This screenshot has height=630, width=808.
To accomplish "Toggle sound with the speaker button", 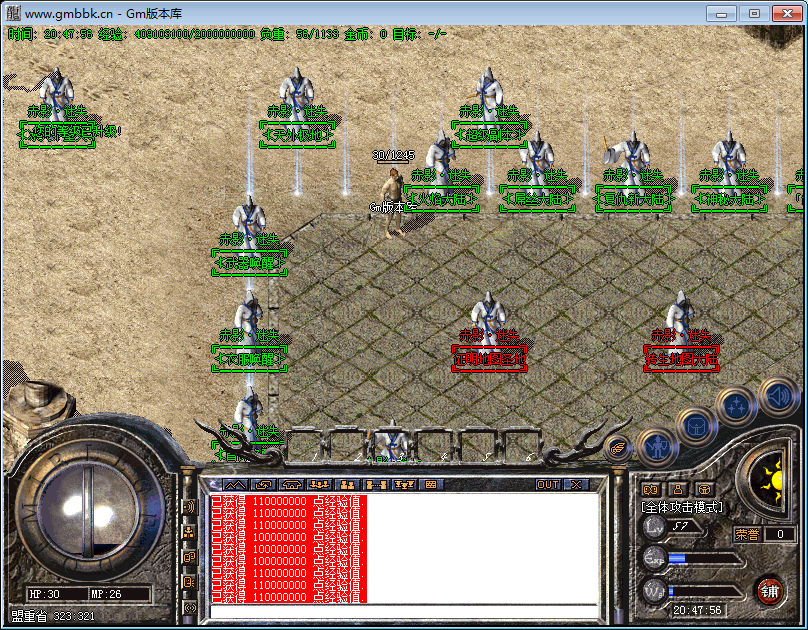I will (777, 395).
